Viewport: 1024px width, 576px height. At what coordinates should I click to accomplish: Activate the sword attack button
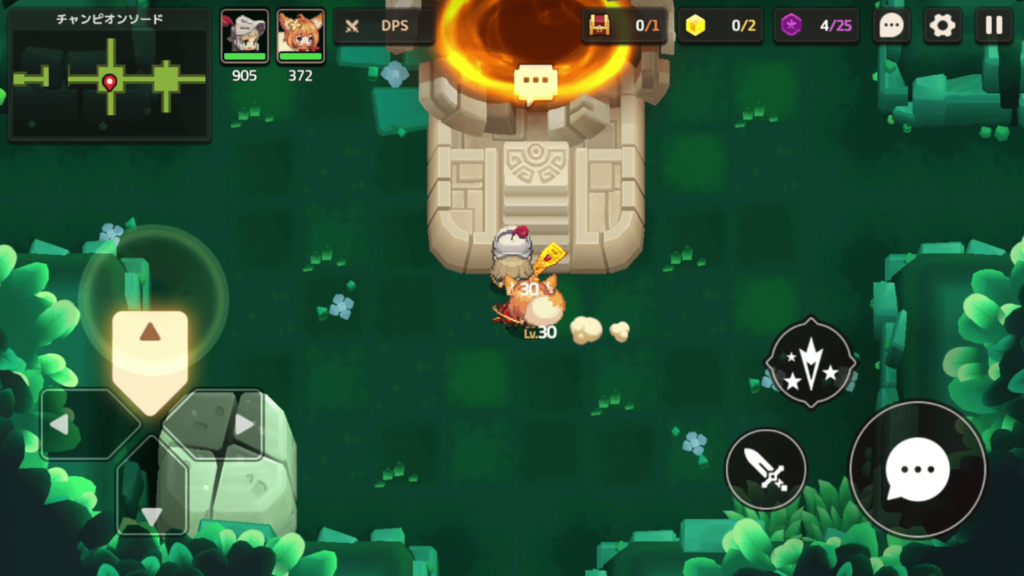pyautogui.click(x=766, y=469)
